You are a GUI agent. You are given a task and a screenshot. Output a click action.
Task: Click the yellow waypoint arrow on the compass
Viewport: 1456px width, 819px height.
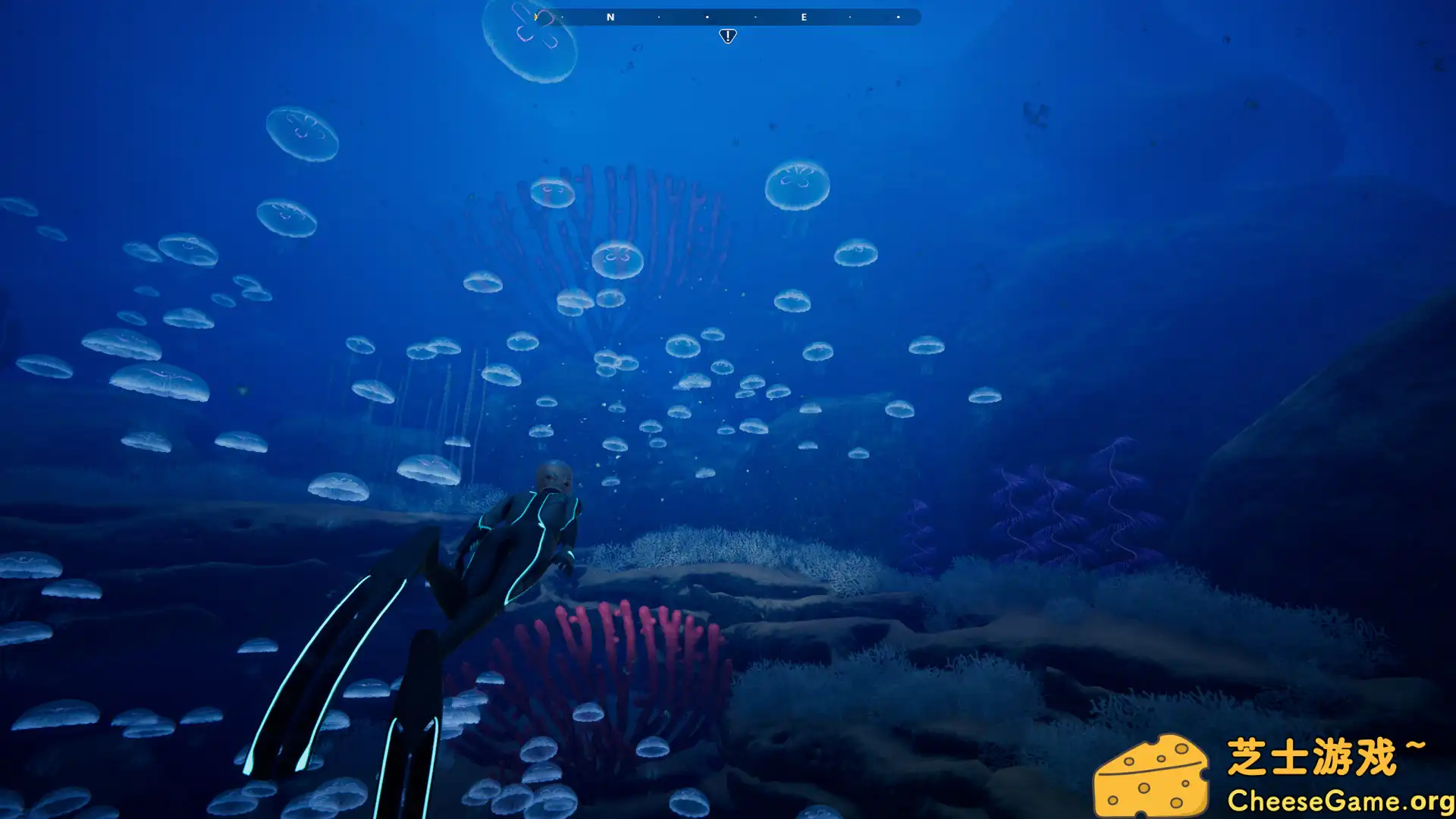pyautogui.click(x=537, y=16)
